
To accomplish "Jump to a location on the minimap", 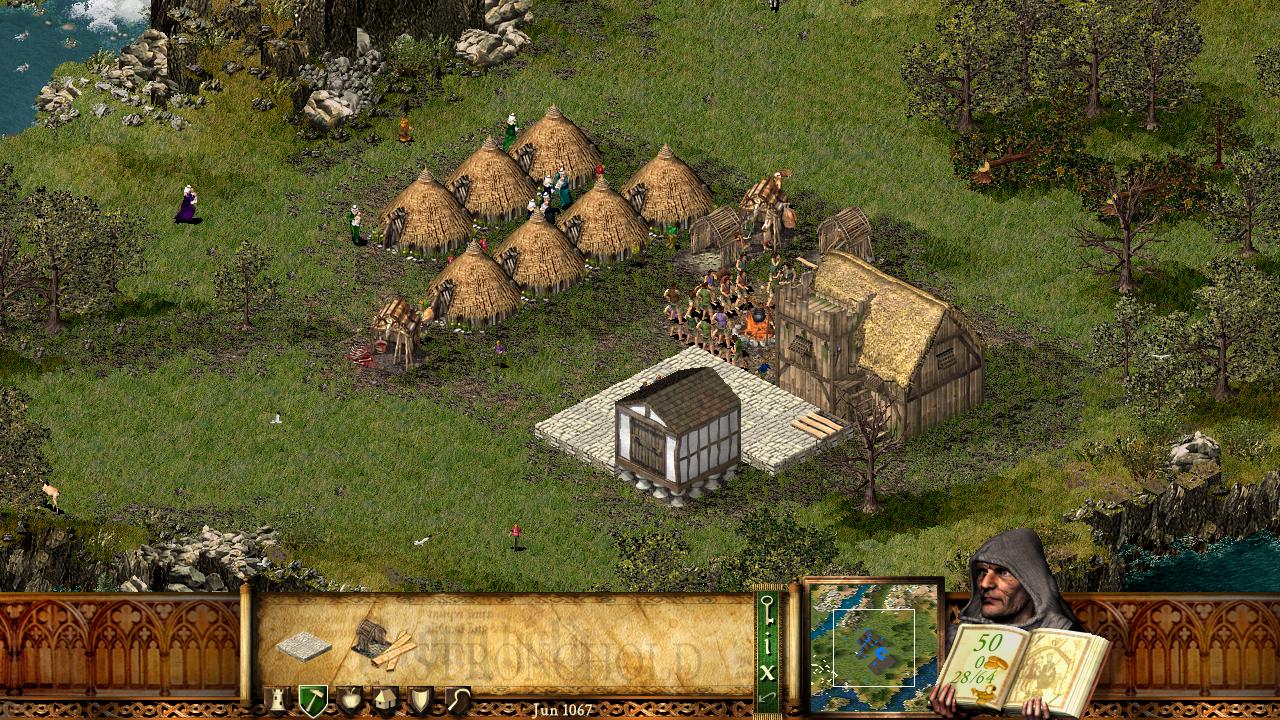I will click(874, 646).
